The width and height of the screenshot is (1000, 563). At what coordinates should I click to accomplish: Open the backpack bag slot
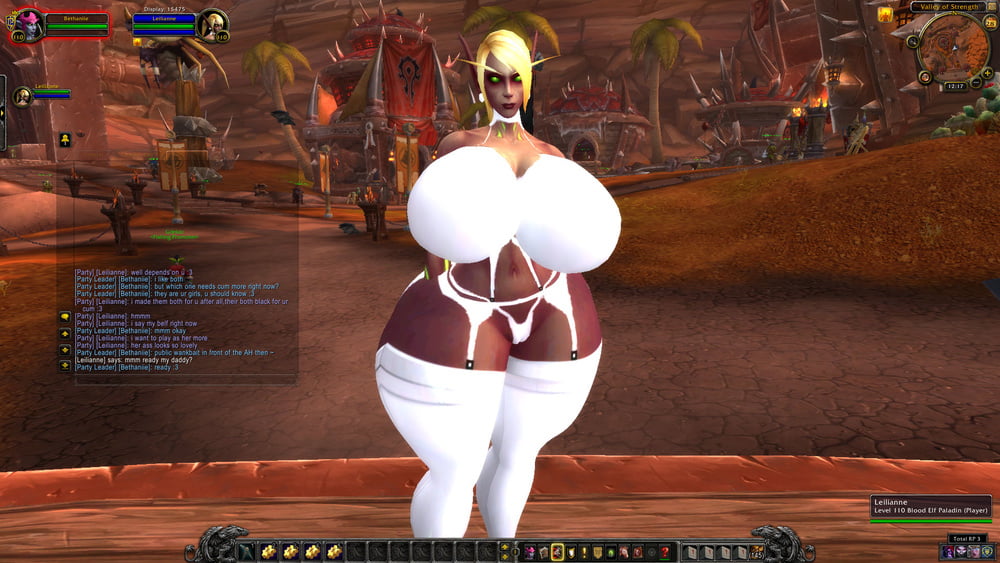[757, 552]
